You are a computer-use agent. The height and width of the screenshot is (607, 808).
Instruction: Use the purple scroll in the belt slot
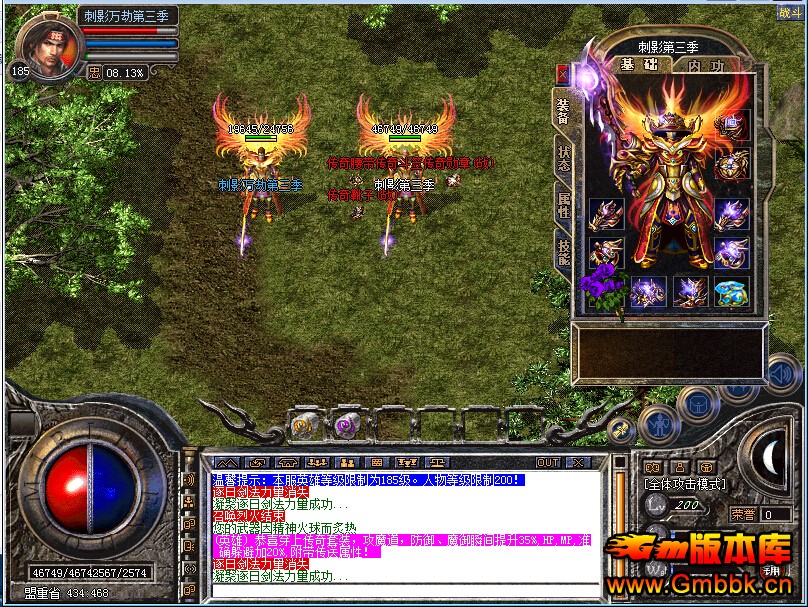point(348,425)
